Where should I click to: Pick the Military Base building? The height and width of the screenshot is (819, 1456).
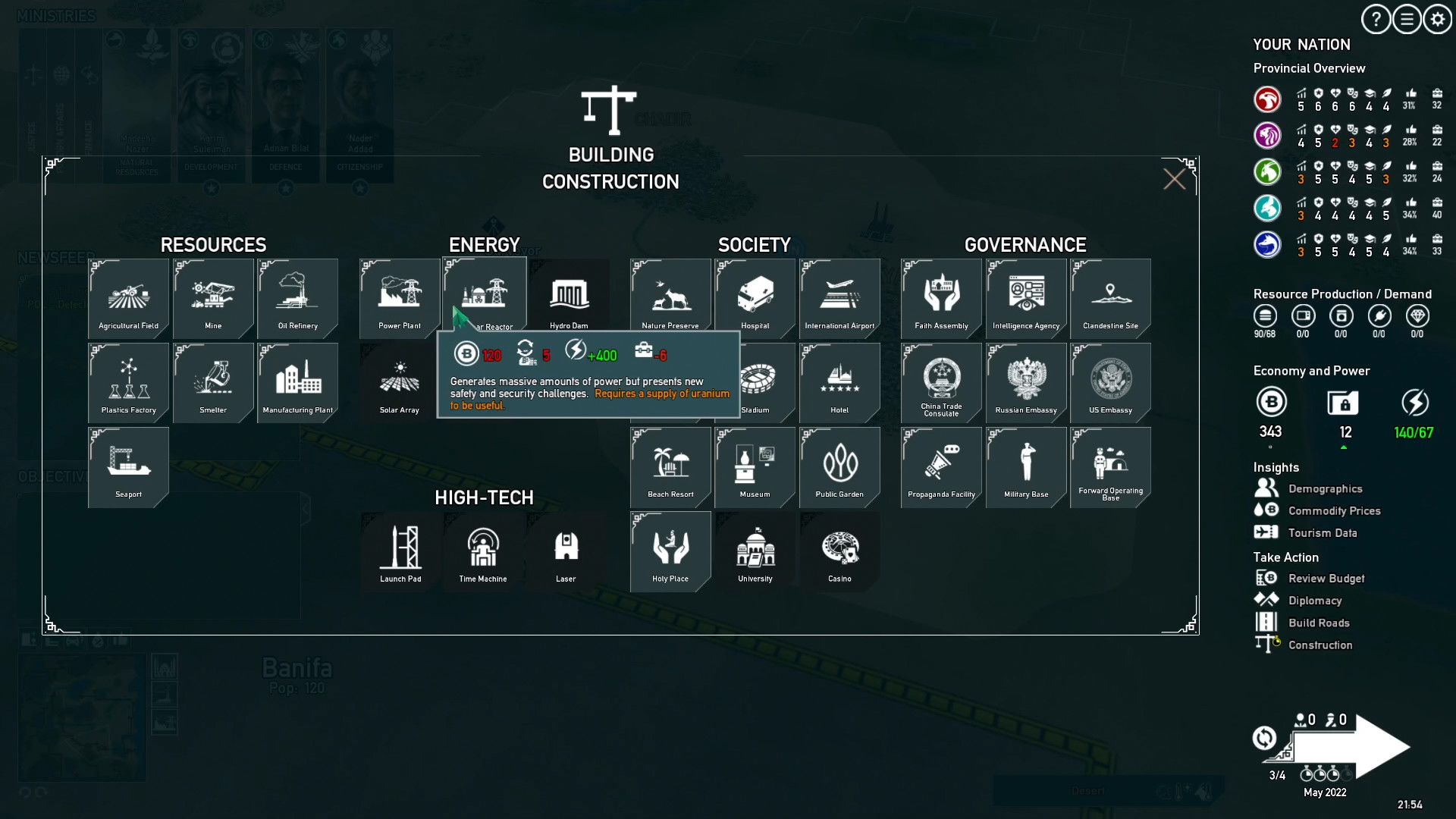1025,467
